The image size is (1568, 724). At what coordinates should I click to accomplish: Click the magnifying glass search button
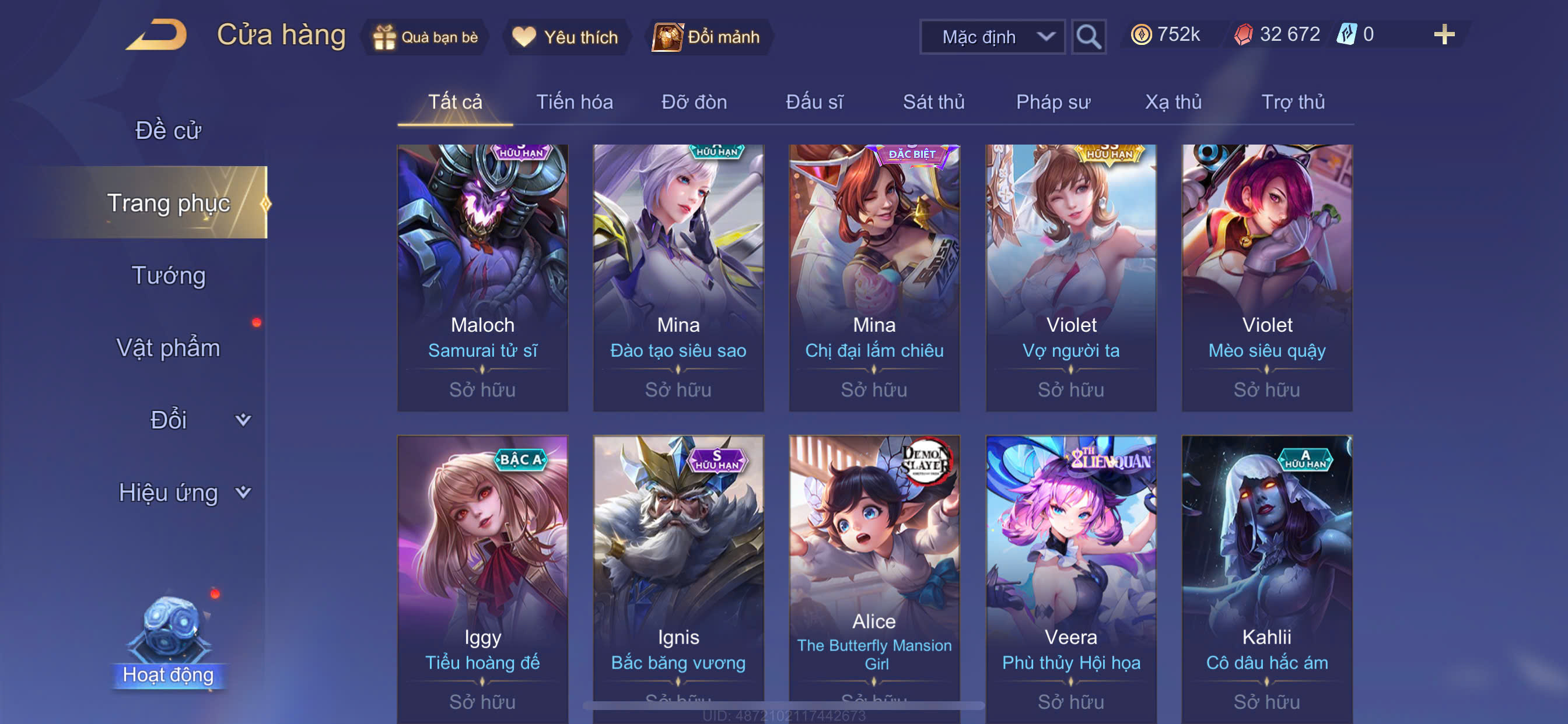[1088, 37]
